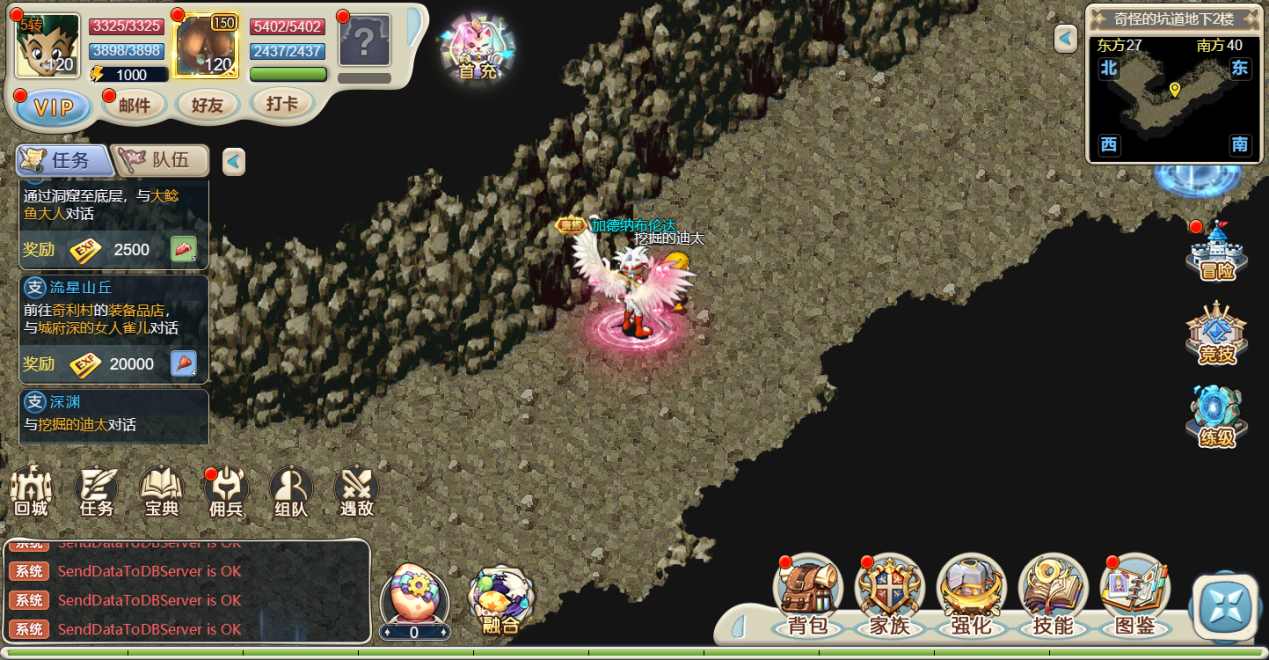This screenshot has width=1269, height=660.
Task: Select the 任务 quest tab
Action: [62, 160]
